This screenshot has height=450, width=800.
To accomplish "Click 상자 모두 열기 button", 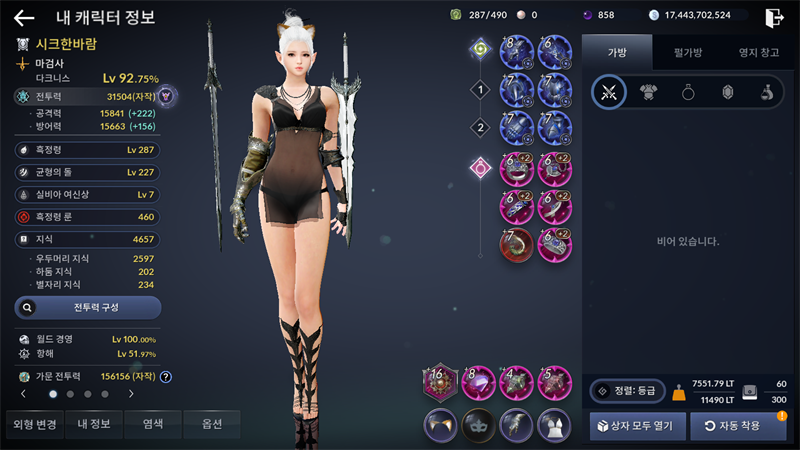I will [x=637, y=425].
